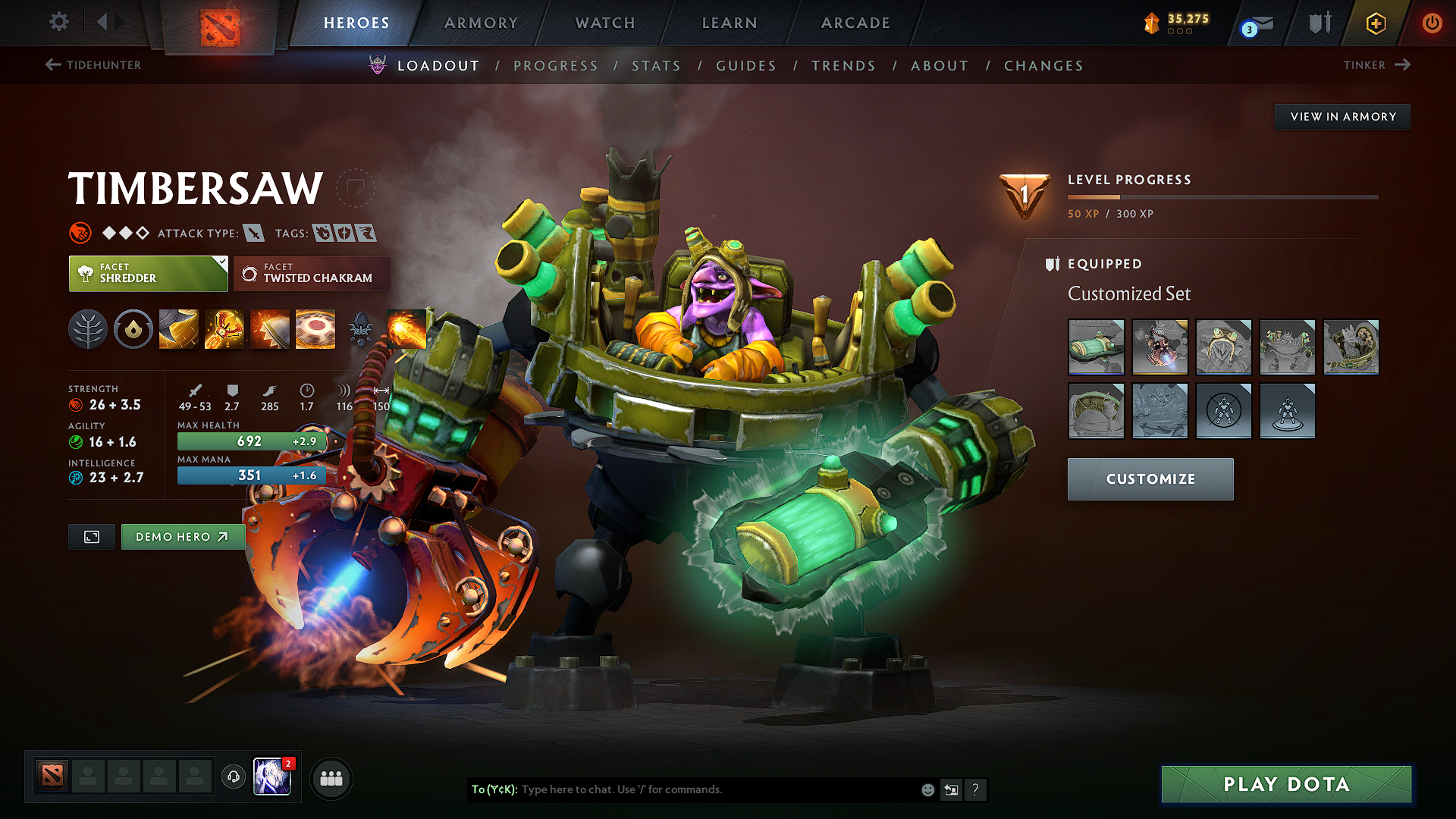Open the Arcade tab

click(x=855, y=23)
